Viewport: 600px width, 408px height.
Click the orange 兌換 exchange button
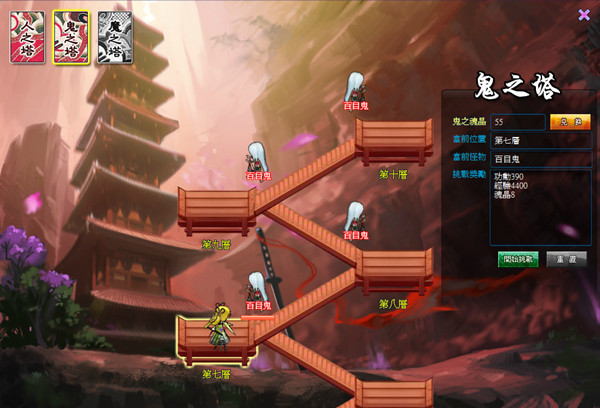[570, 122]
